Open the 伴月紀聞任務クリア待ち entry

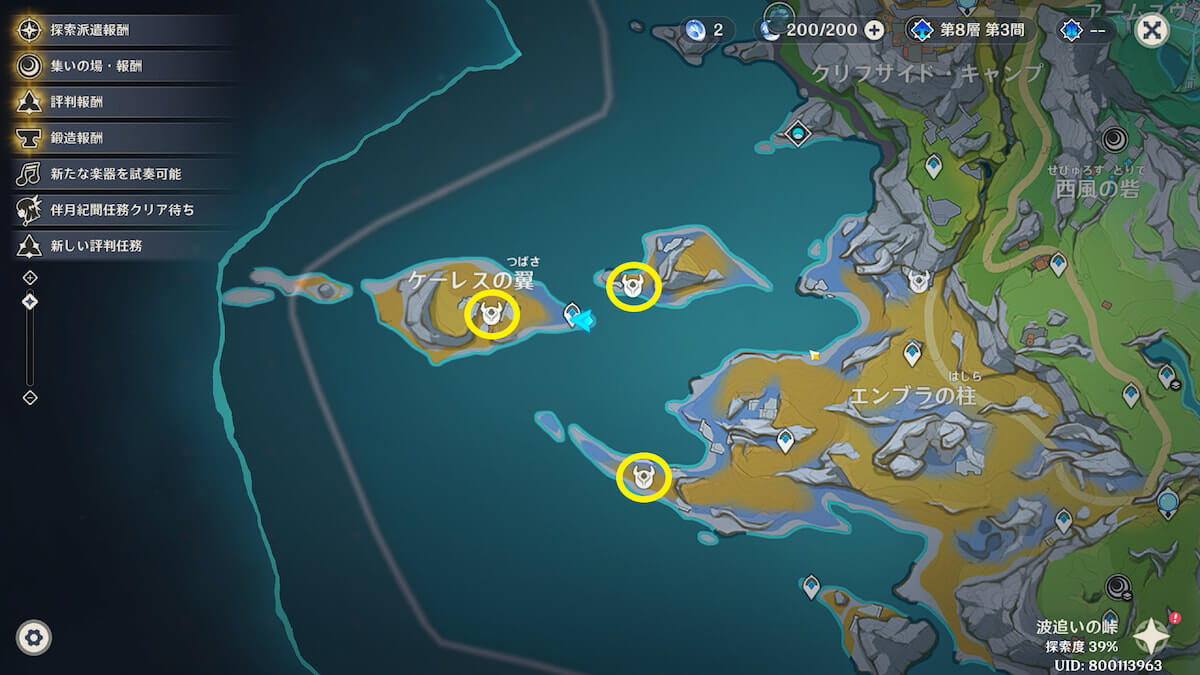(122, 210)
